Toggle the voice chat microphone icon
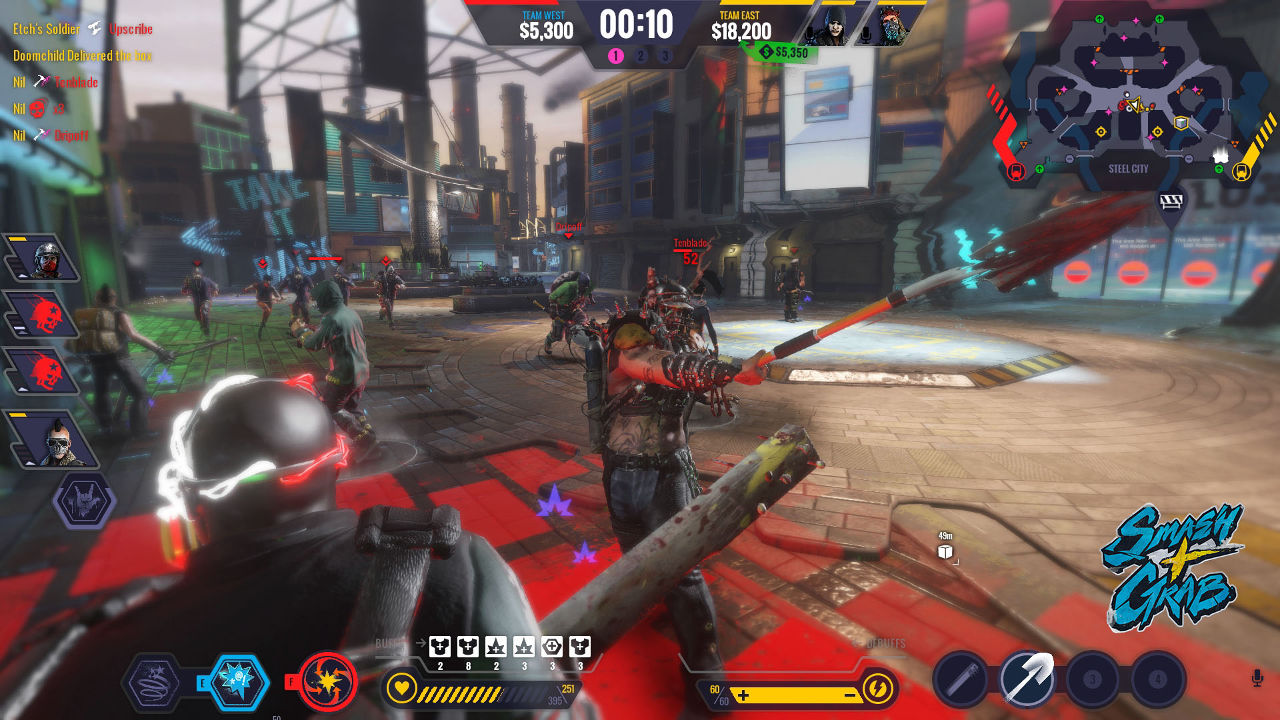This screenshot has width=1280, height=720. click(x=1257, y=678)
